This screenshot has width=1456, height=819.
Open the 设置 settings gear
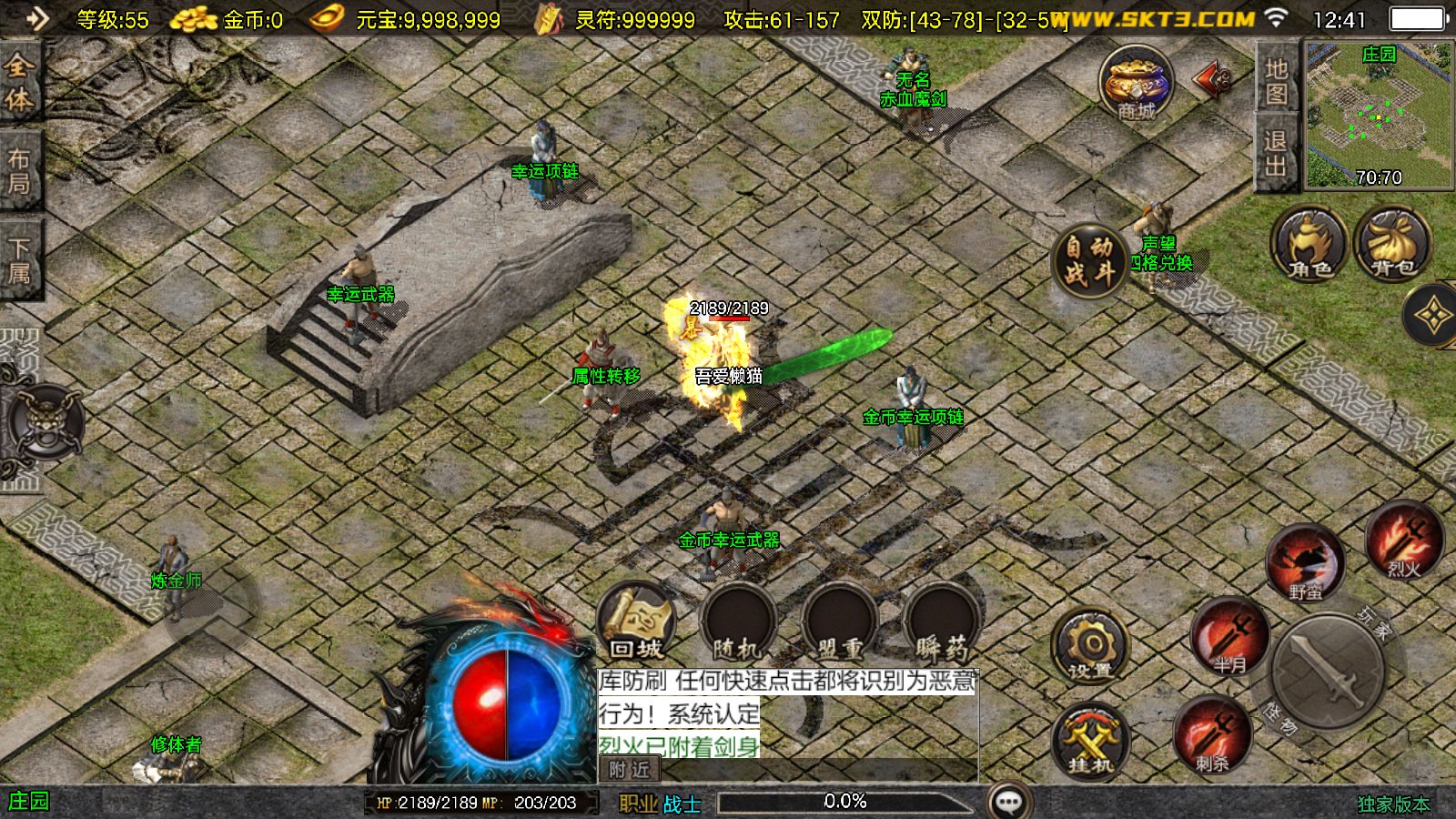pyautogui.click(x=1090, y=648)
